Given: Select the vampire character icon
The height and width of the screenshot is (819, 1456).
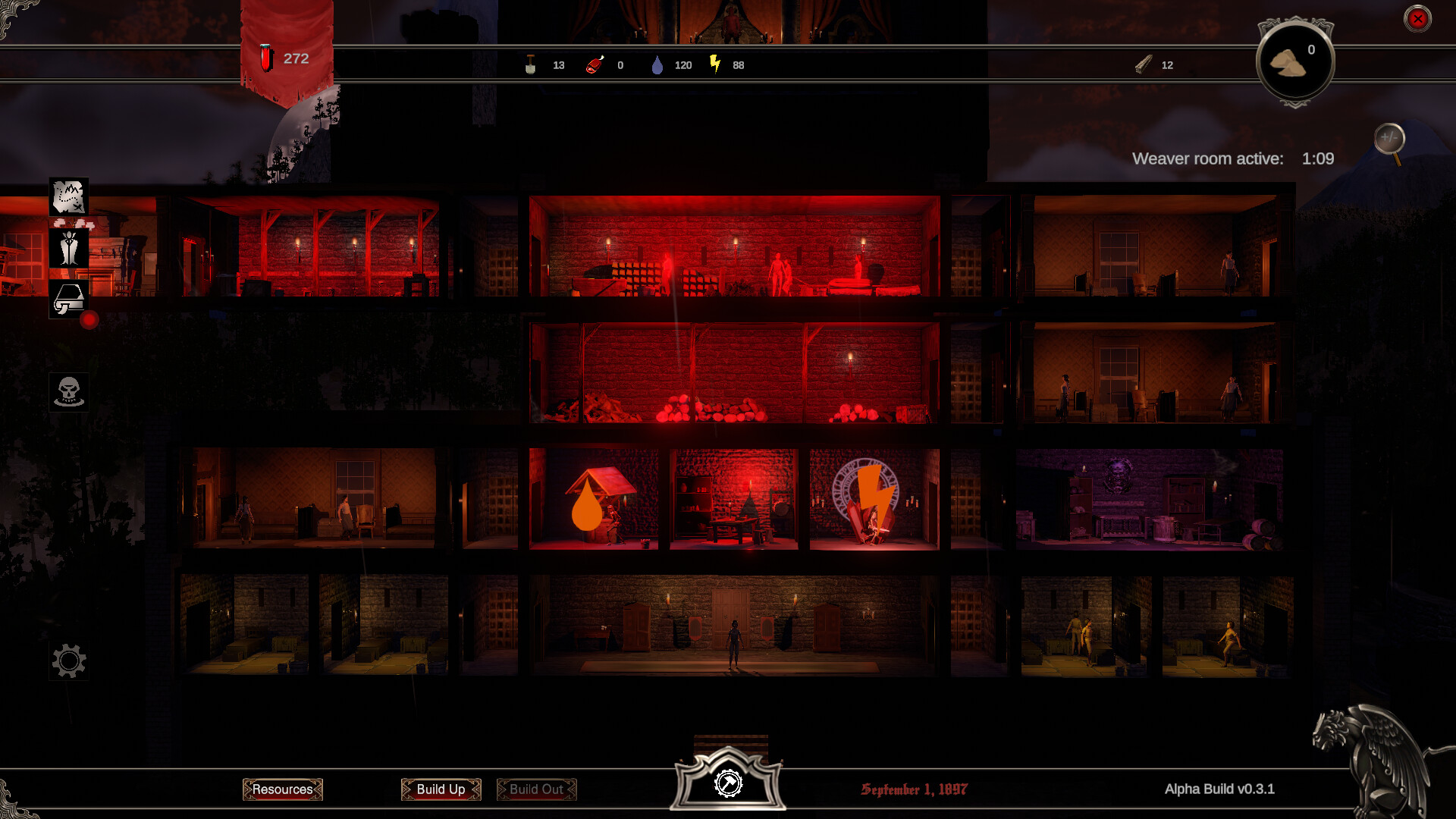Looking at the screenshot, I should [x=69, y=249].
